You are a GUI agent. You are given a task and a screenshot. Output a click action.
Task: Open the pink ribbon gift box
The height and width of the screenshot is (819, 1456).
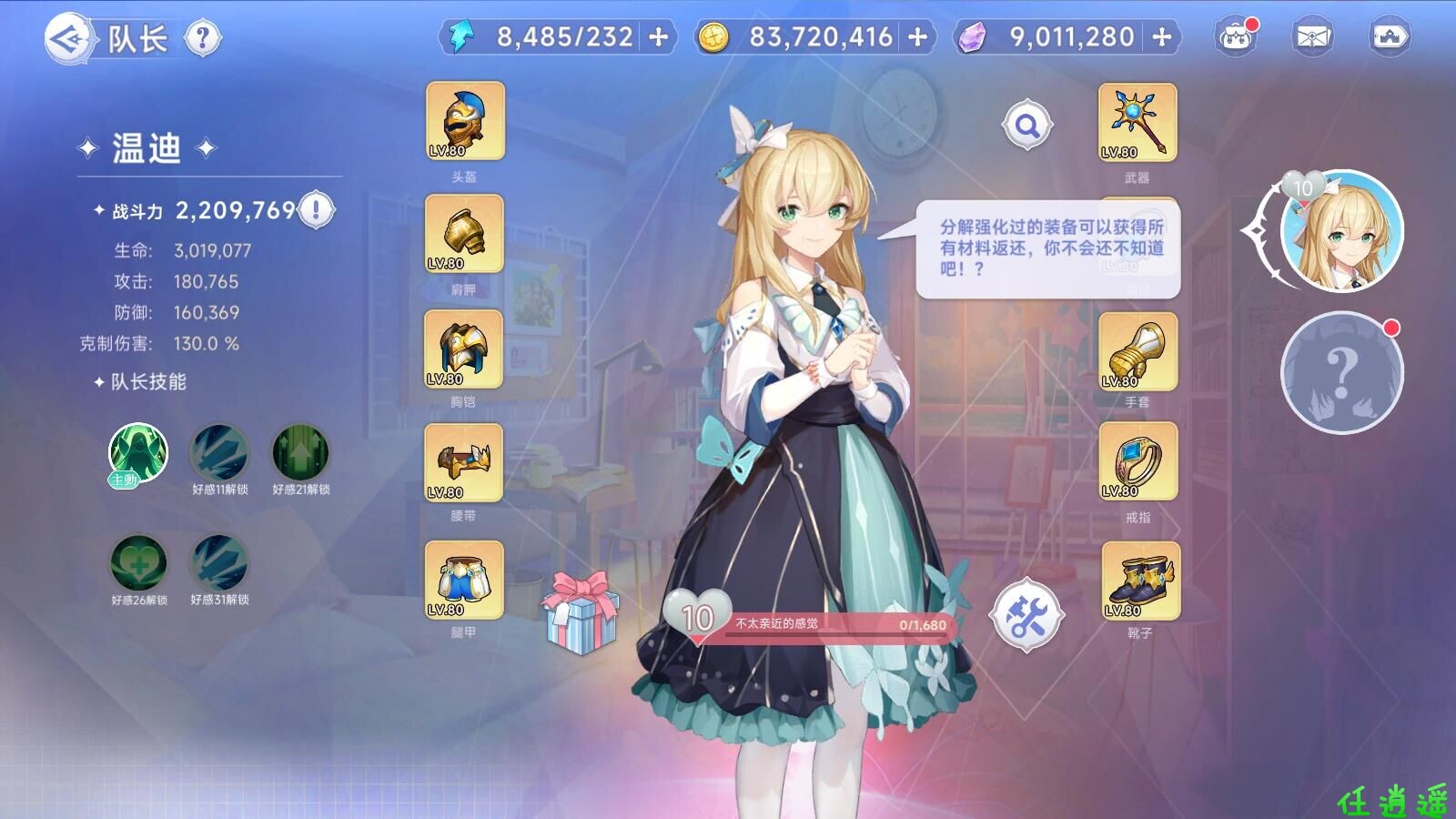tap(581, 612)
